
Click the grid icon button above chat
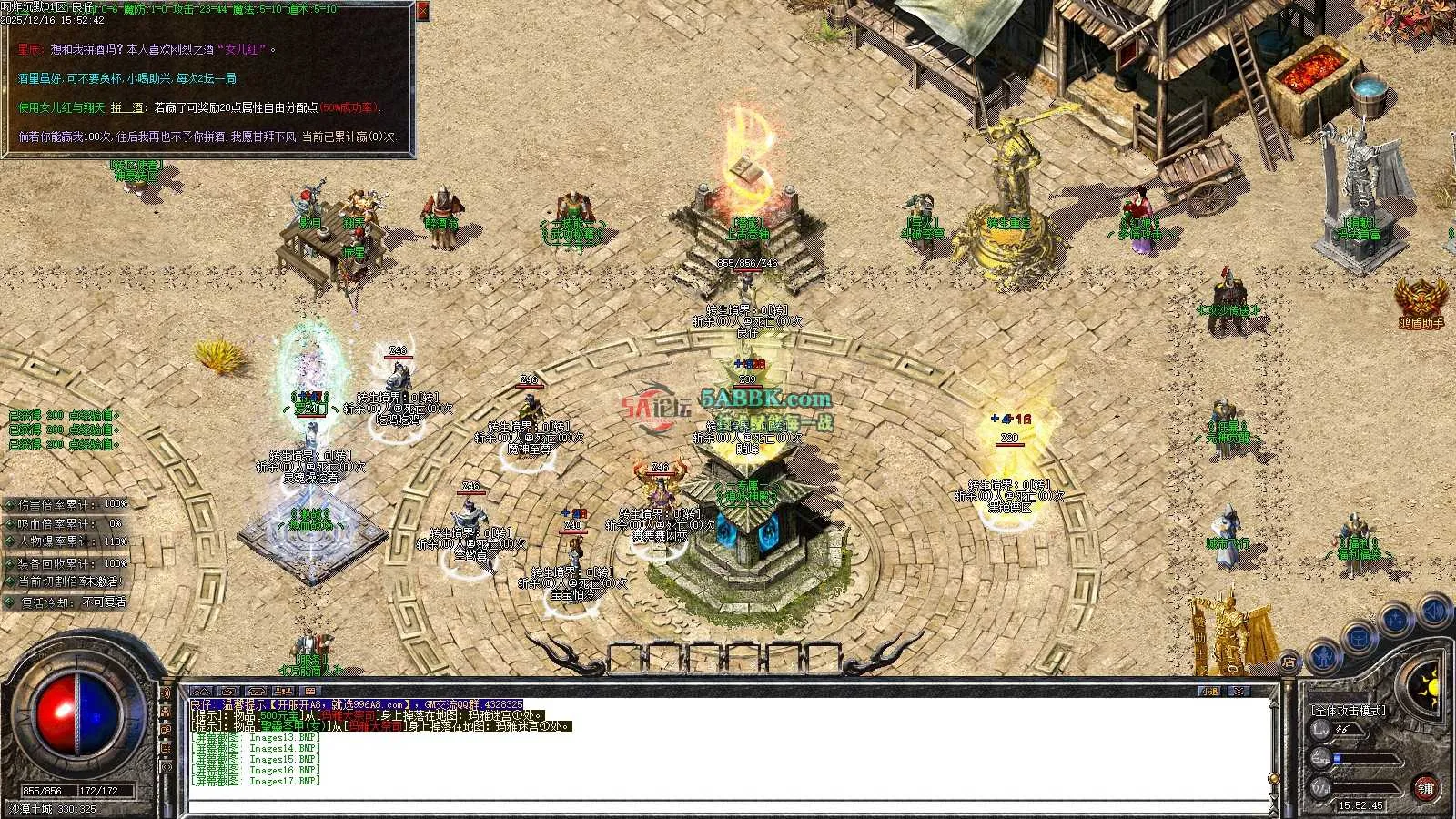[x=309, y=692]
